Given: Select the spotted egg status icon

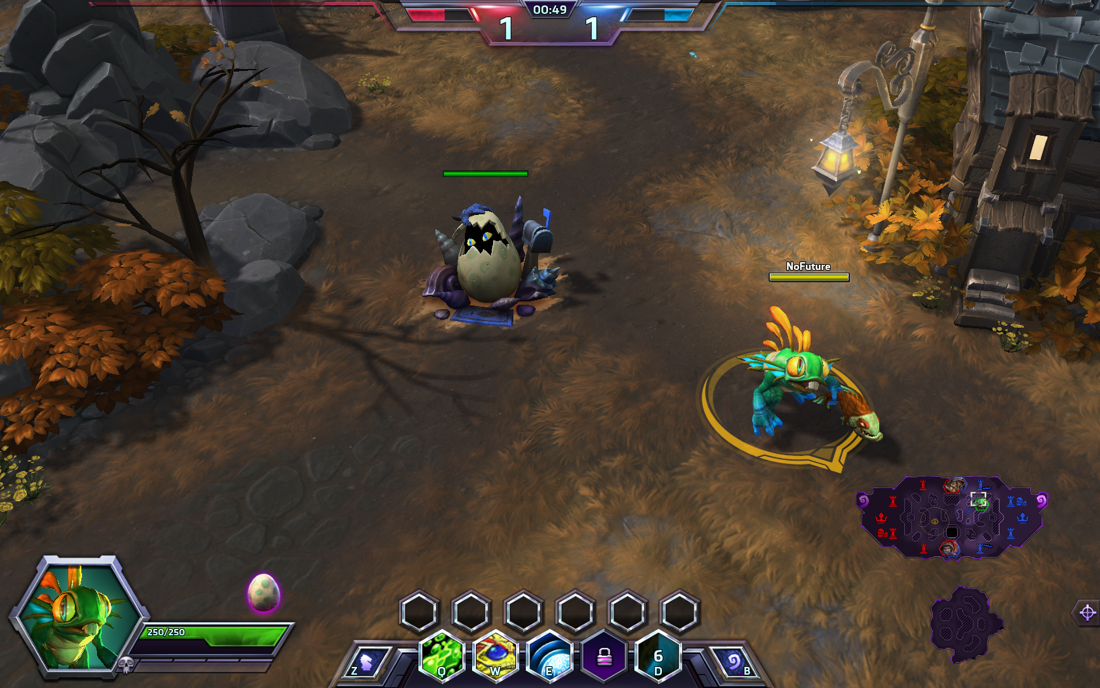Looking at the screenshot, I should click(264, 592).
